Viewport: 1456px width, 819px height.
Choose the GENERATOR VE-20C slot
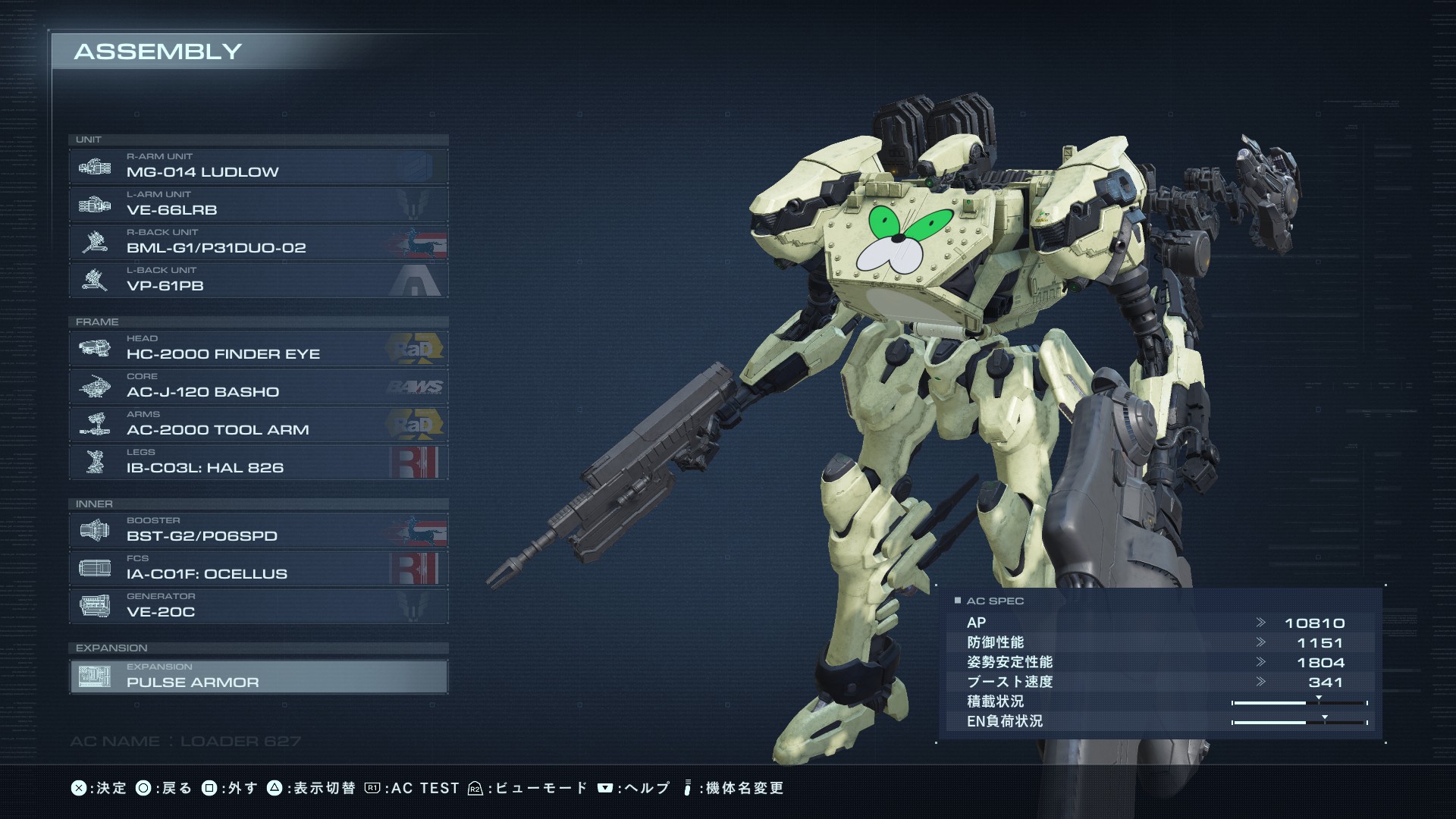tap(258, 607)
